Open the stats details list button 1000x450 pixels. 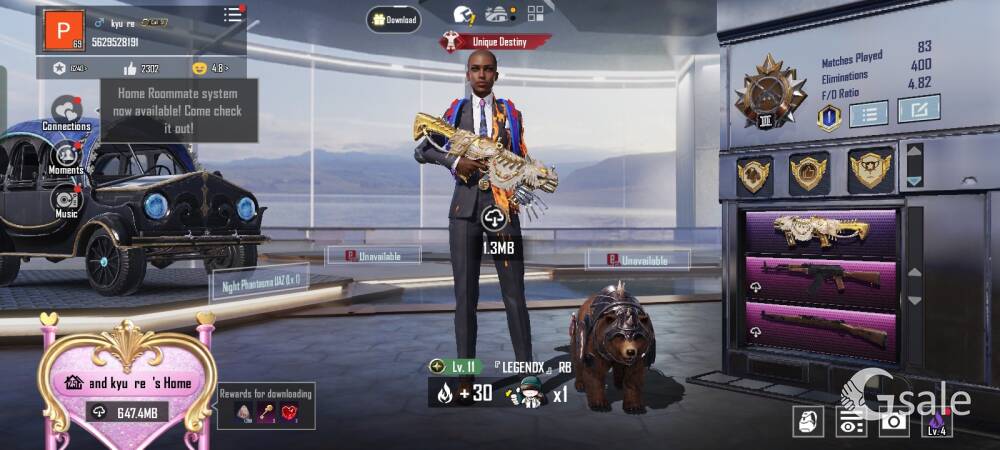coord(868,112)
